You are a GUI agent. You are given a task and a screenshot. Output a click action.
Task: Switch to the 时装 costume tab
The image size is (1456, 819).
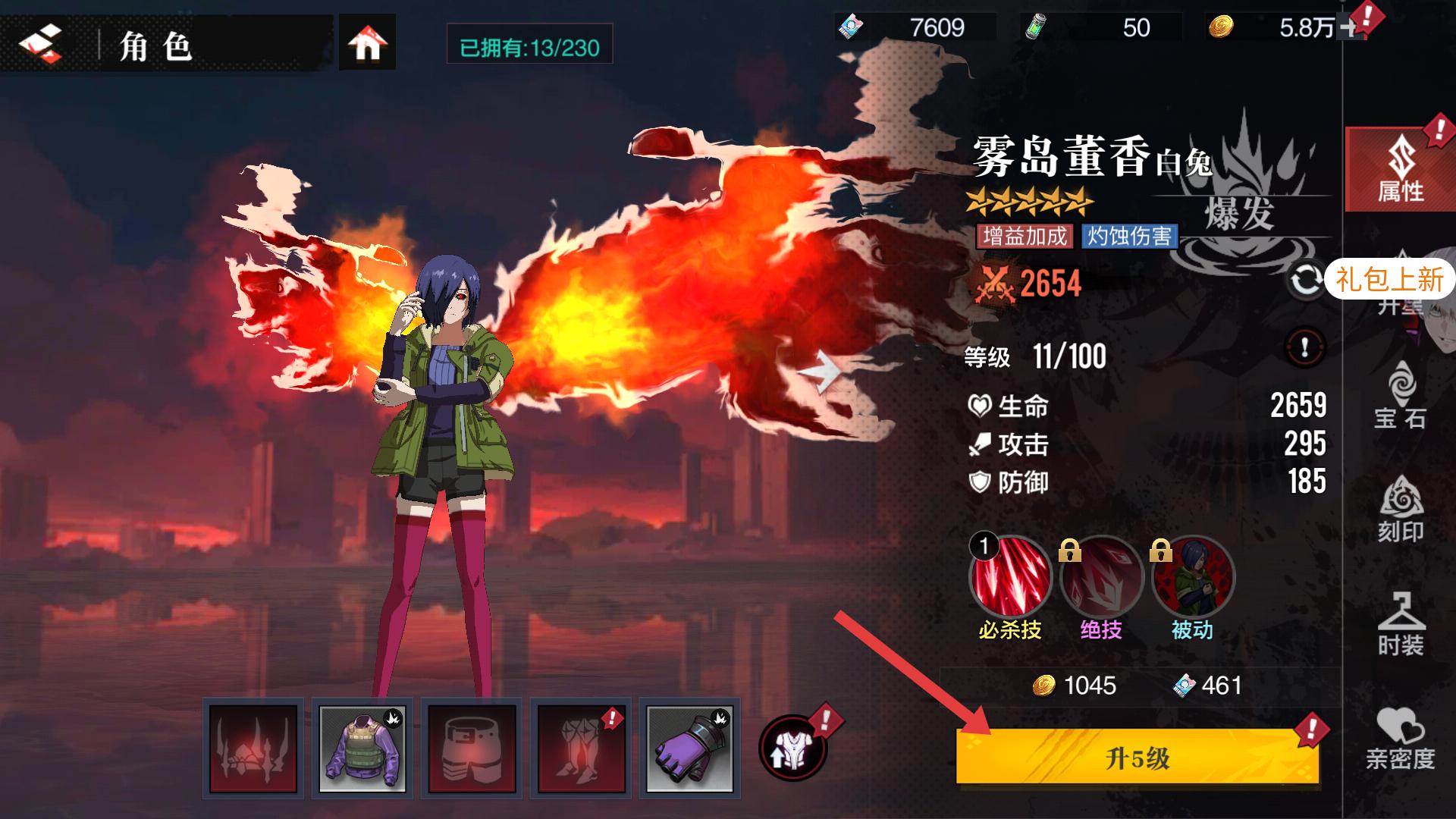pyautogui.click(x=1400, y=623)
